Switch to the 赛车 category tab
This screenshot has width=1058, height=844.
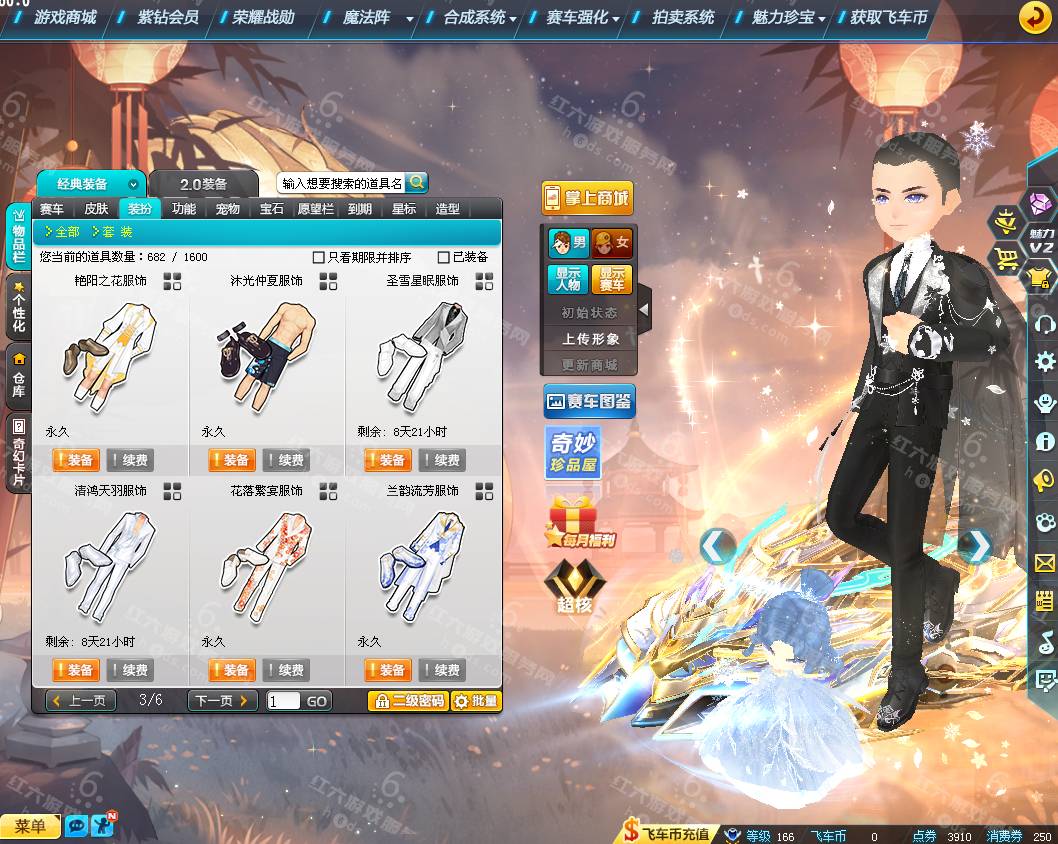tap(52, 209)
